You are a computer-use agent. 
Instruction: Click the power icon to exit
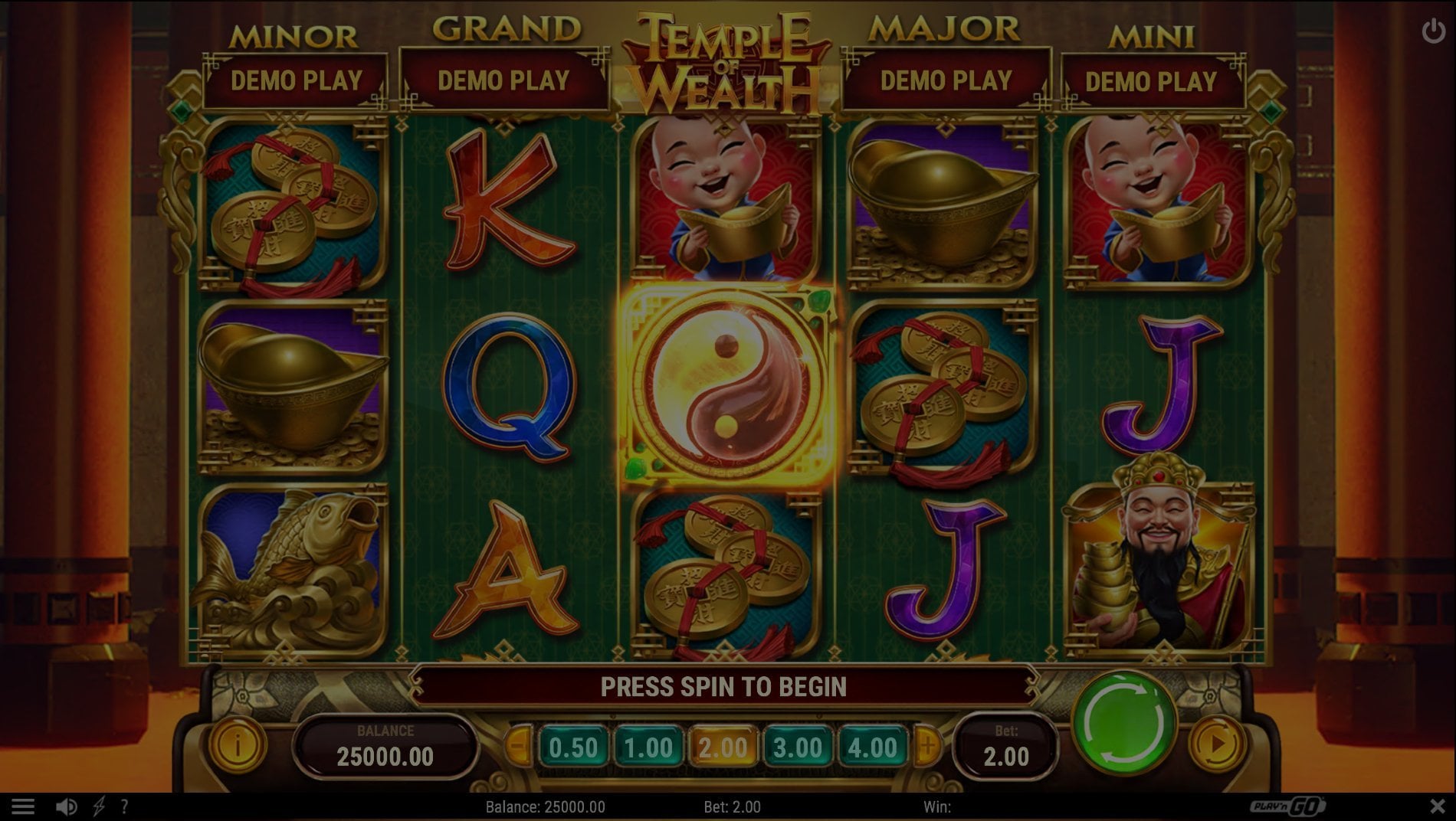pos(1433,31)
